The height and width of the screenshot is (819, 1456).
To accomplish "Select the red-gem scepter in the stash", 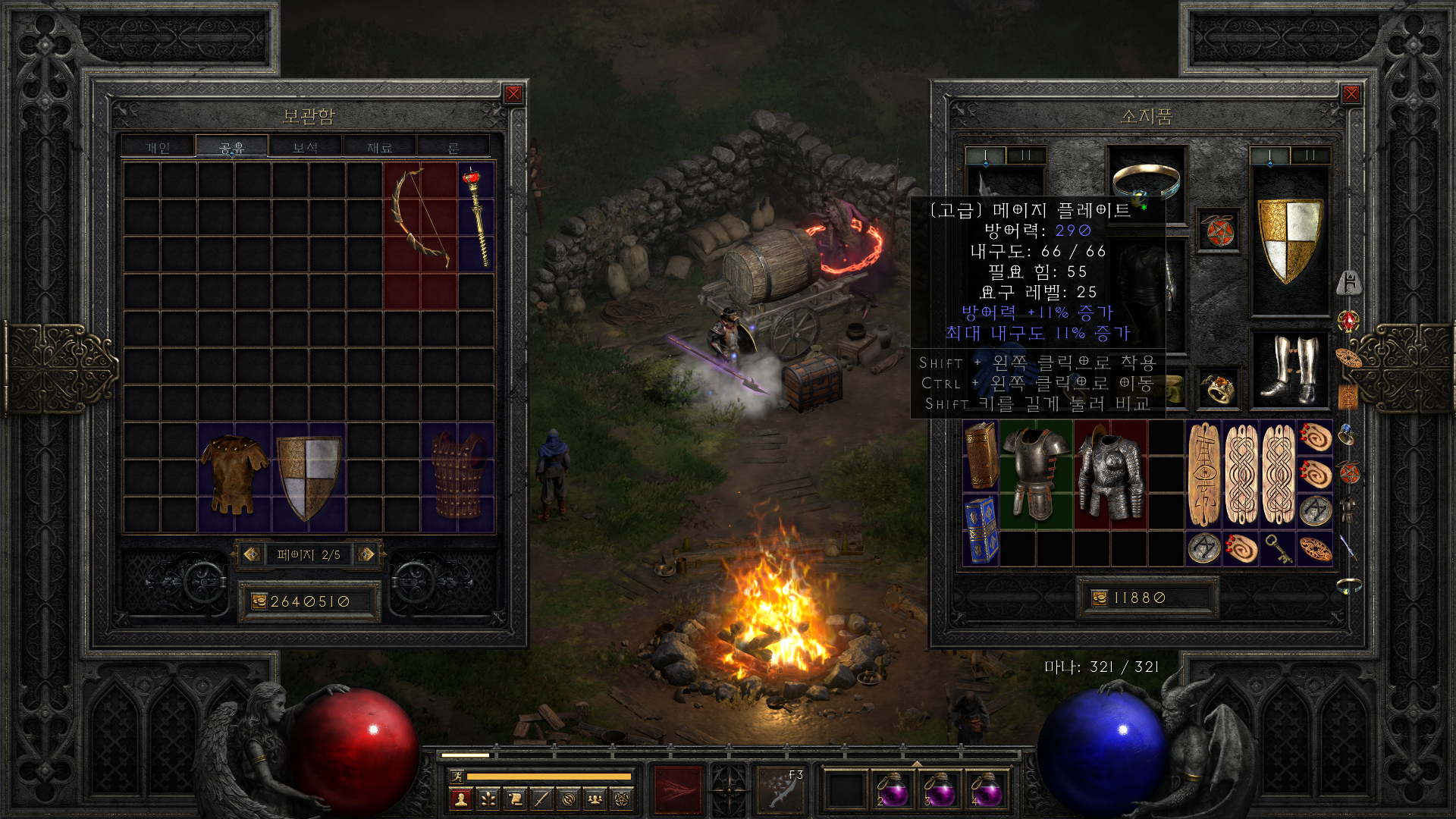I will (x=476, y=217).
